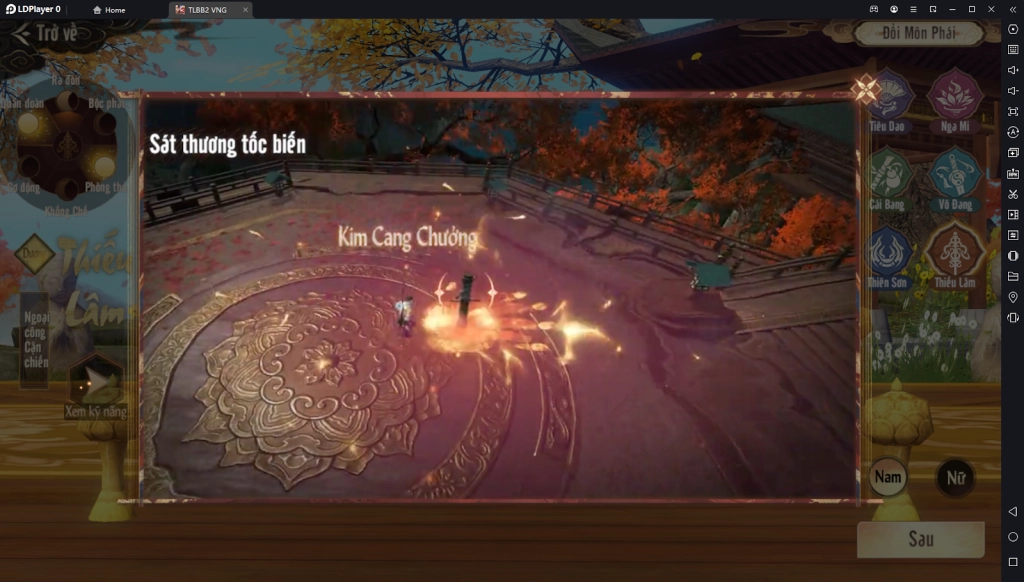Select the Võ Đang faction emblem

pos(954,176)
